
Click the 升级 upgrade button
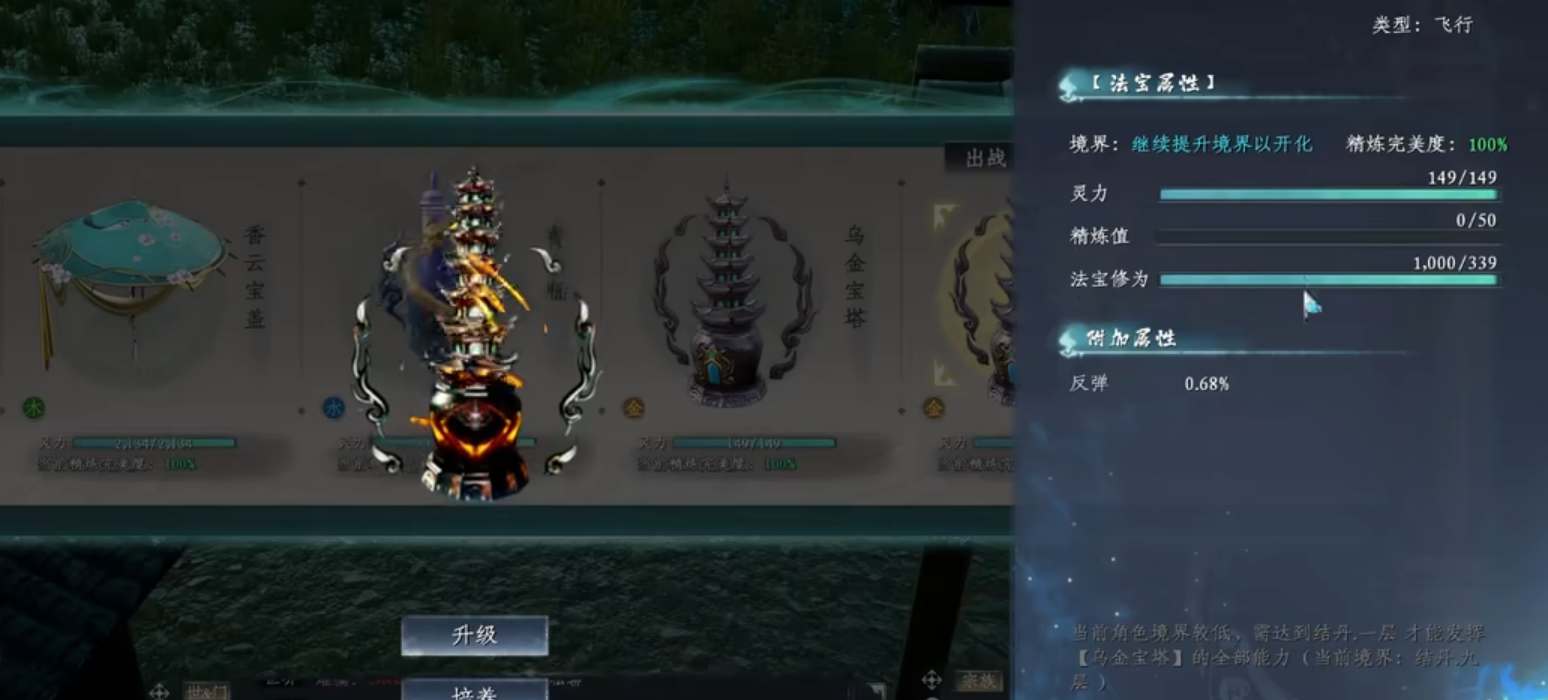[x=474, y=636]
